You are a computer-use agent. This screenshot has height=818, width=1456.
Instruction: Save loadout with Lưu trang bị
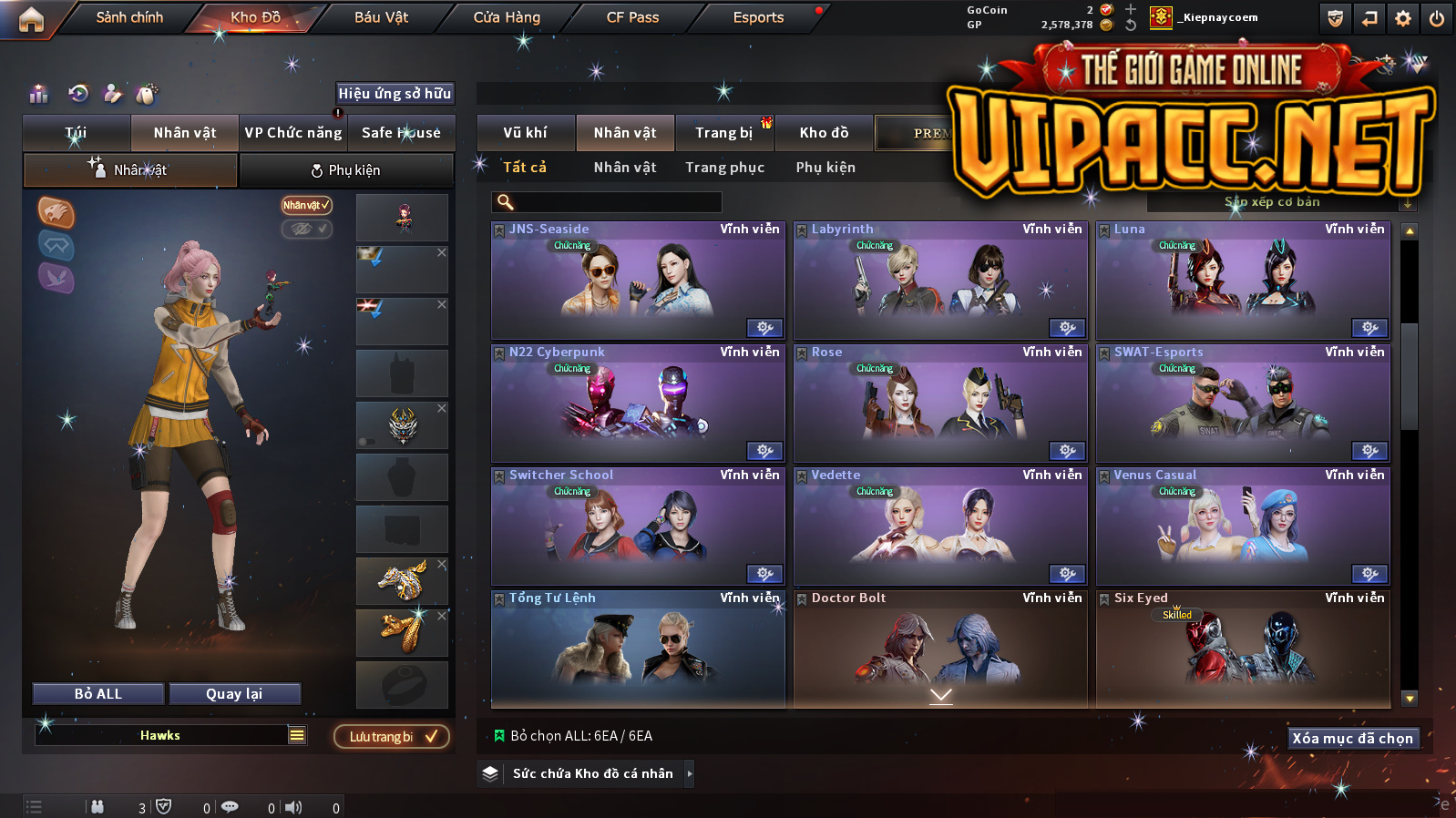[x=392, y=737]
